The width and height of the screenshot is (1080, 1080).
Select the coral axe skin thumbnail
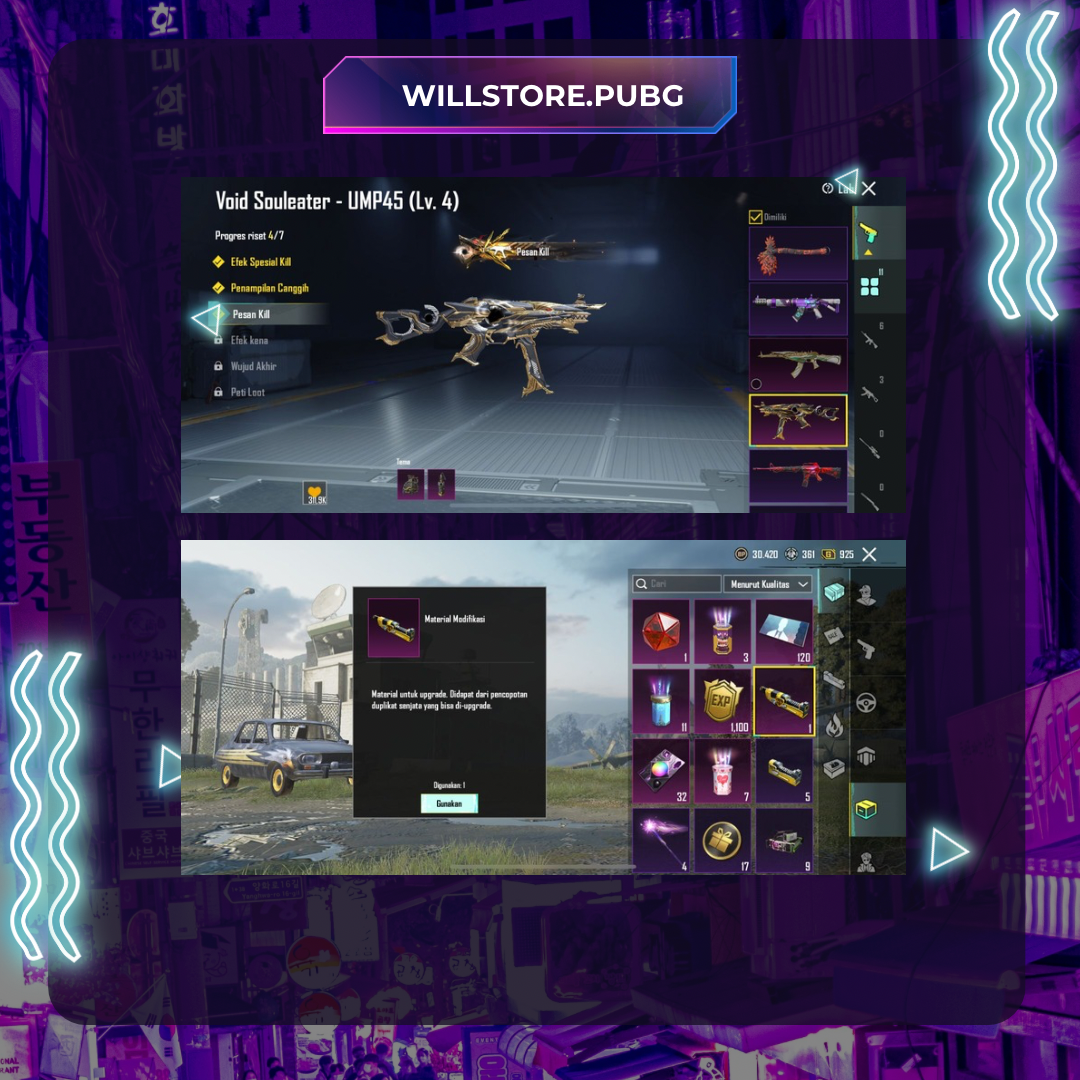click(x=797, y=253)
